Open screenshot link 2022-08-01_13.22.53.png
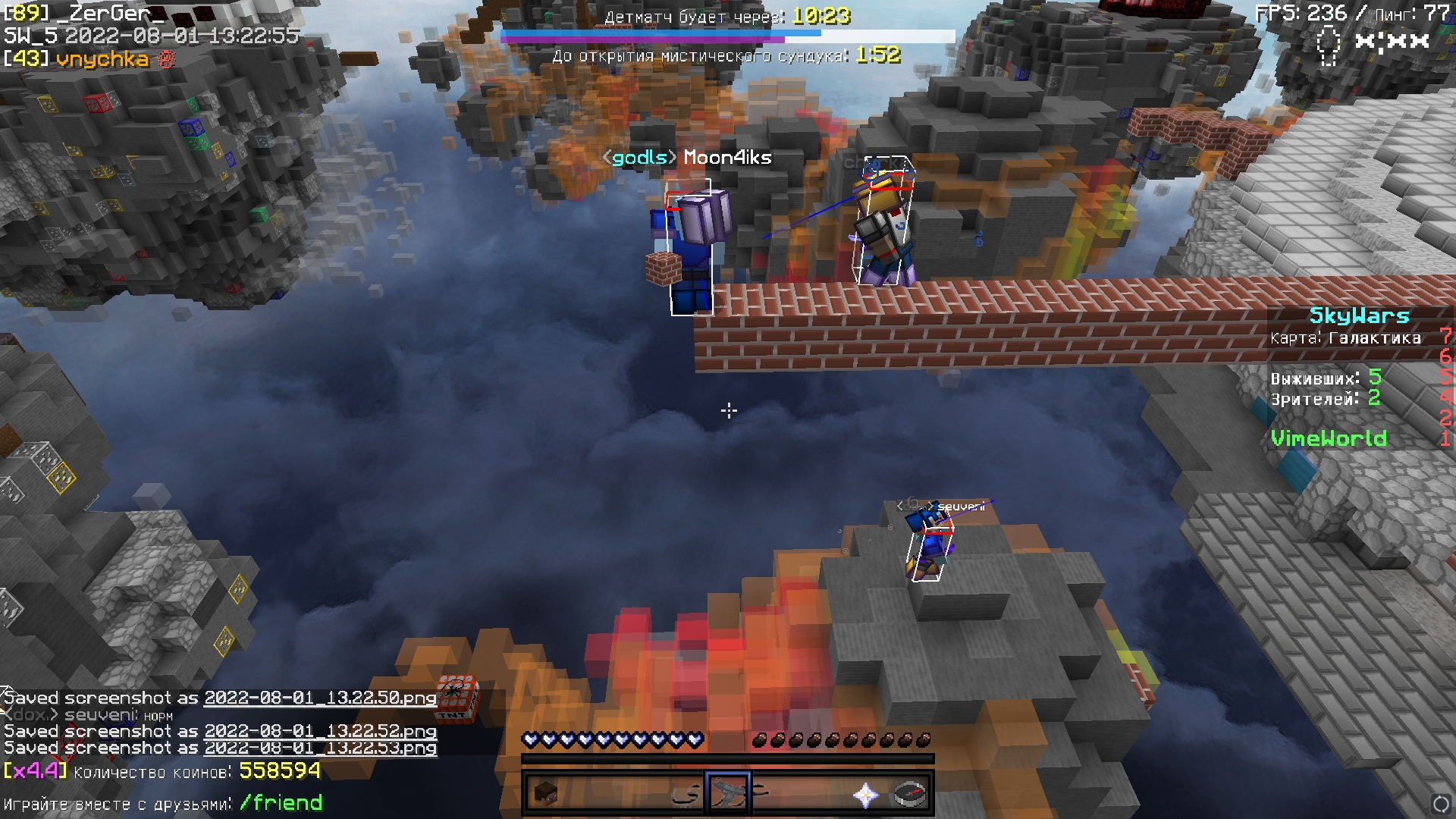Image resolution: width=1456 pixels, height=819 pixels. pos(320,748)
